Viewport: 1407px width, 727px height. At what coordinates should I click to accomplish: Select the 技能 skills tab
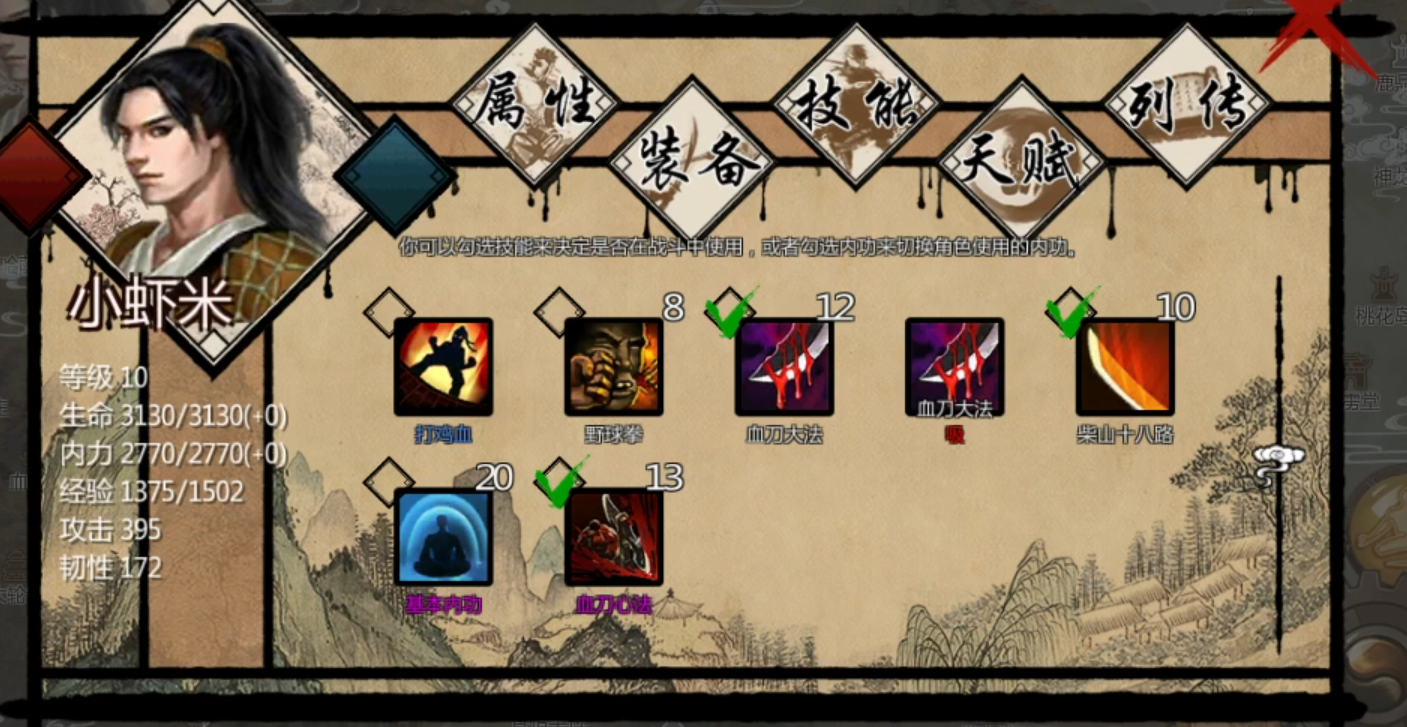[856, 105]
